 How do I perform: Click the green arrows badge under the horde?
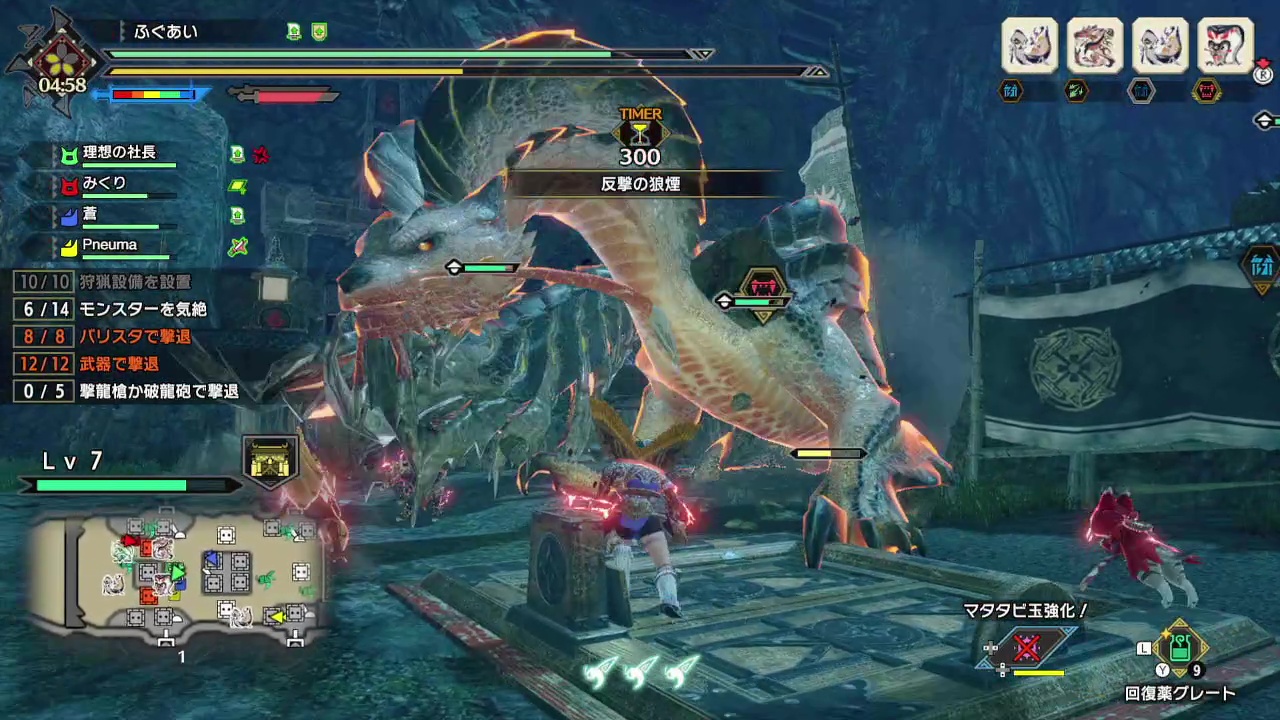1075,91
